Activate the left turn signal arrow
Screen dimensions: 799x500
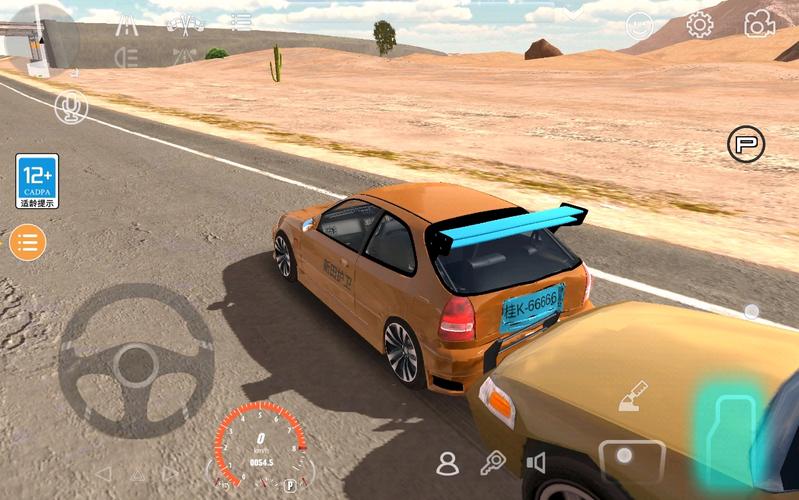coord(102,473)
